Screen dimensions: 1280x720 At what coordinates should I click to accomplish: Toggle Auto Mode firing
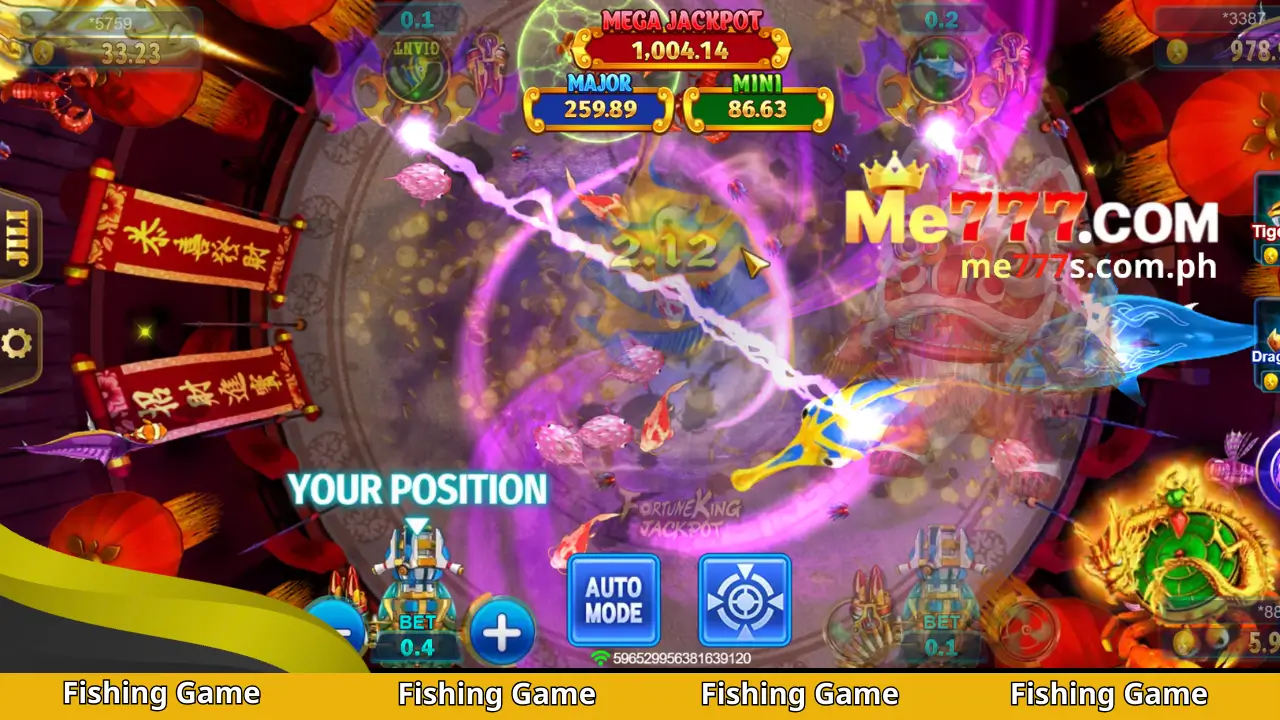(613, 600)
